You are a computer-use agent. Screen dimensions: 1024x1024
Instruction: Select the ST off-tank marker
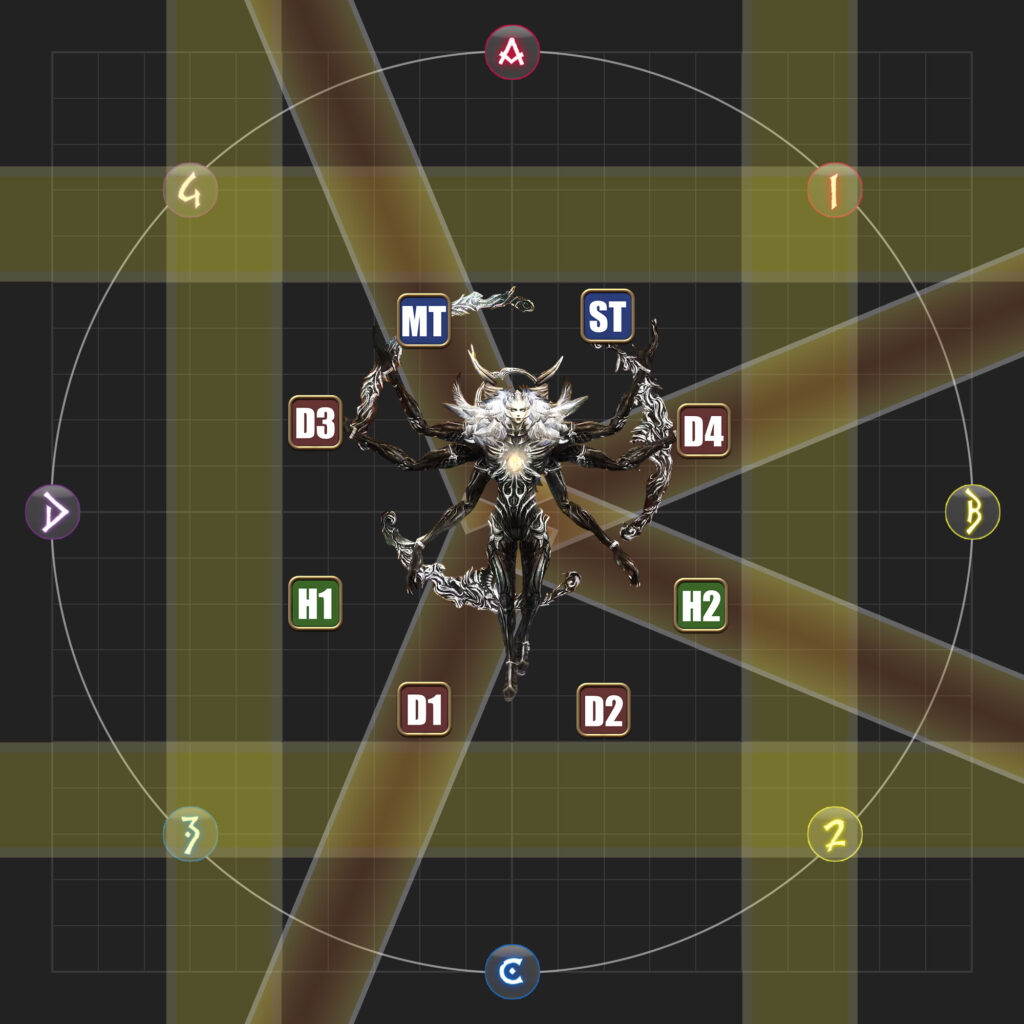click(607, 317)
